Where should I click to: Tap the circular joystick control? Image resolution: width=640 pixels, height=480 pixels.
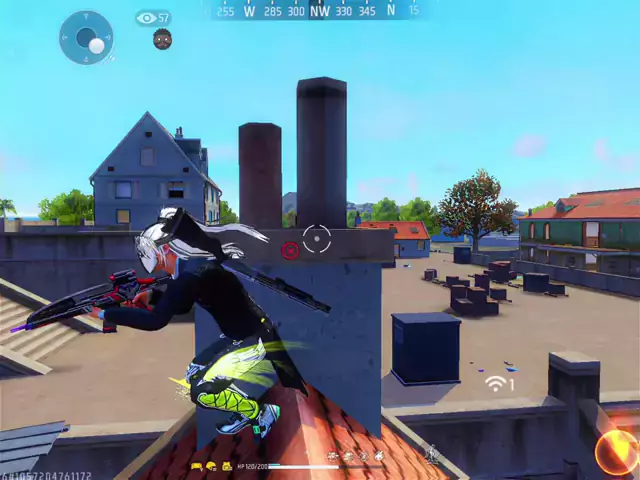tap(86, 38)
